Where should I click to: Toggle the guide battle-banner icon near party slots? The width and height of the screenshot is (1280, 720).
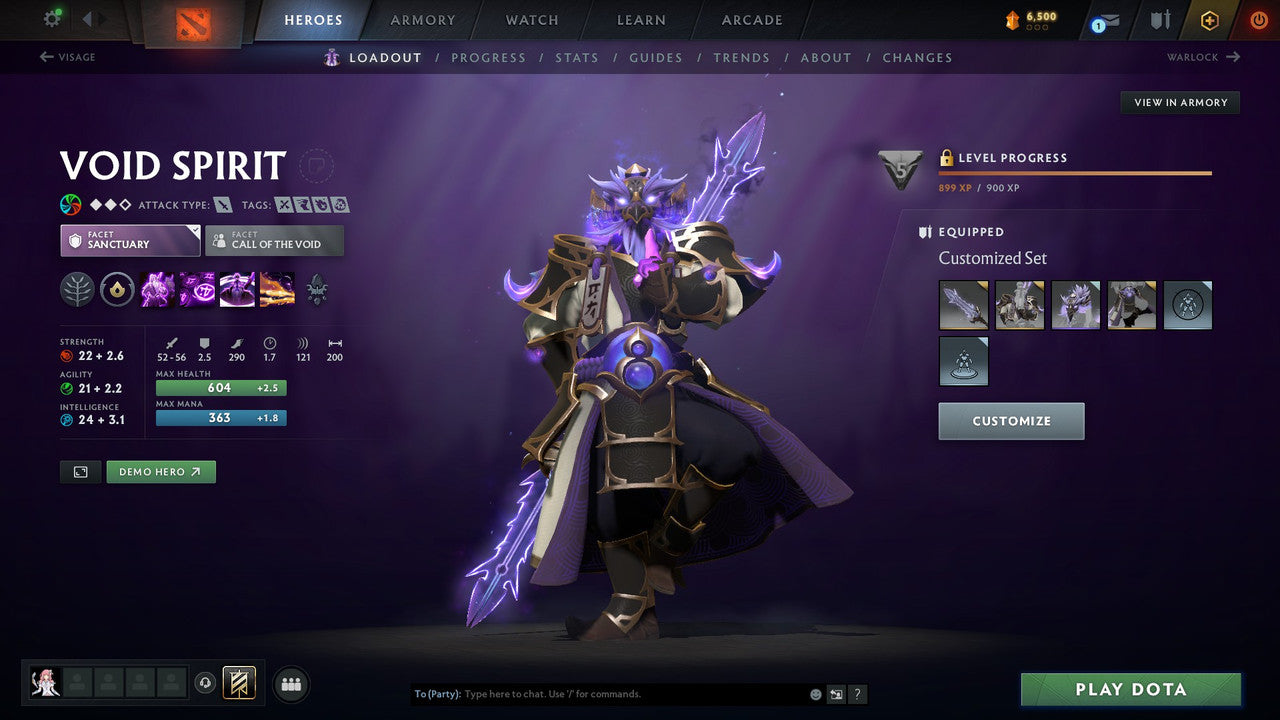(x=238, y=682)
